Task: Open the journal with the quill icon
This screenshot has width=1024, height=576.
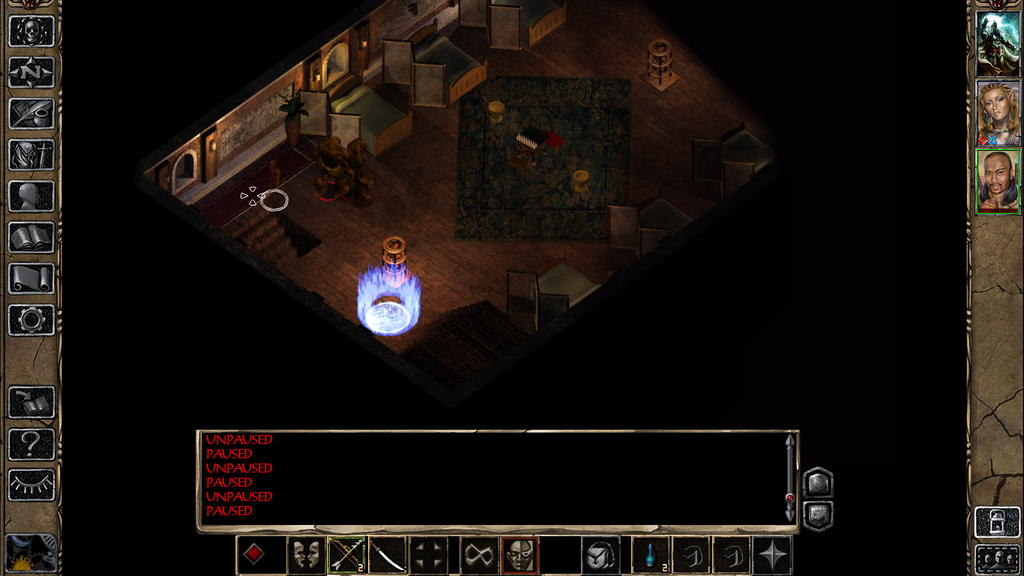Action: click(31, 113)
